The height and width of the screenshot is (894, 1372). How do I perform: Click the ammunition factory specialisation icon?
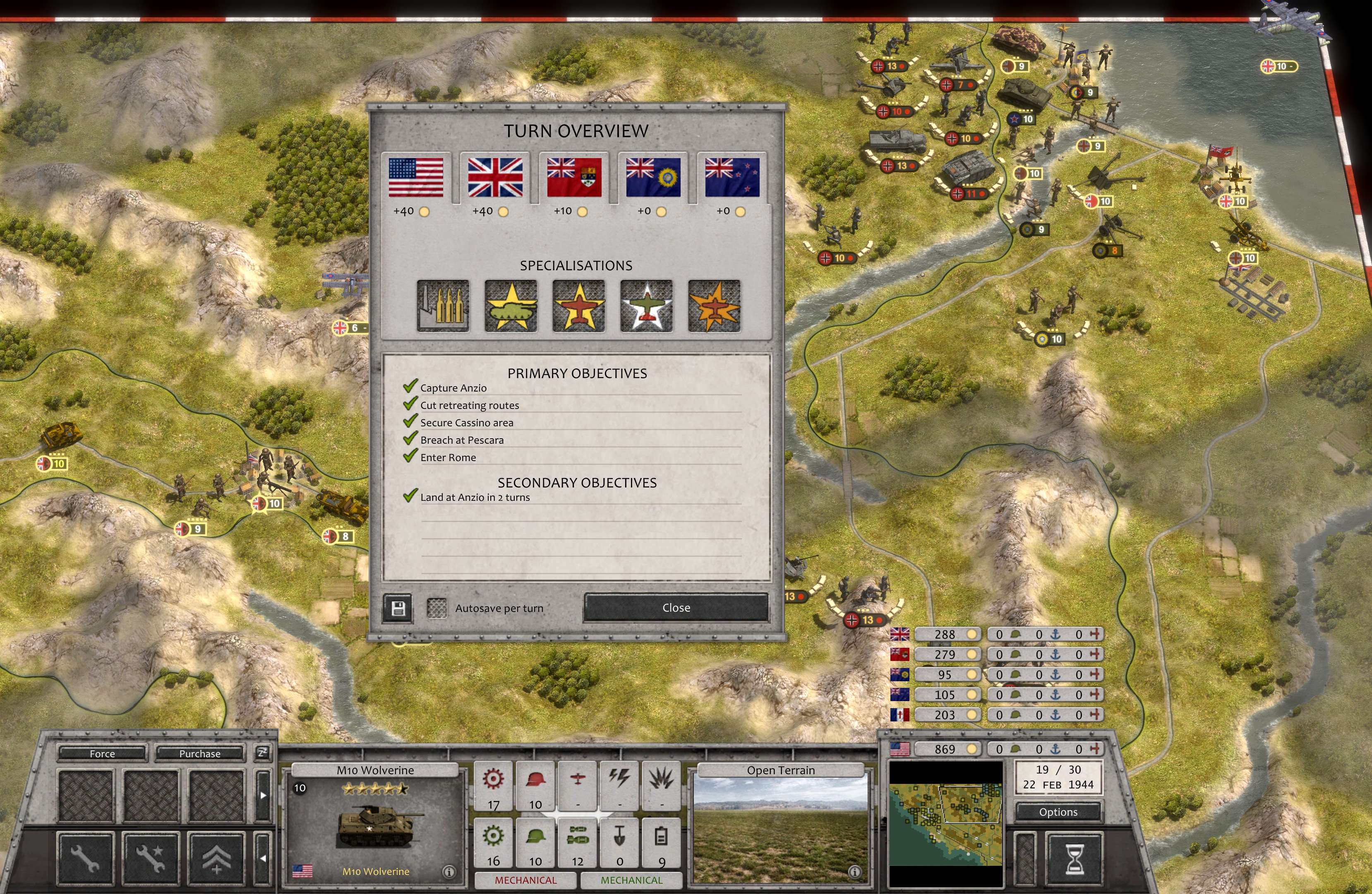(x=443, y=306)
